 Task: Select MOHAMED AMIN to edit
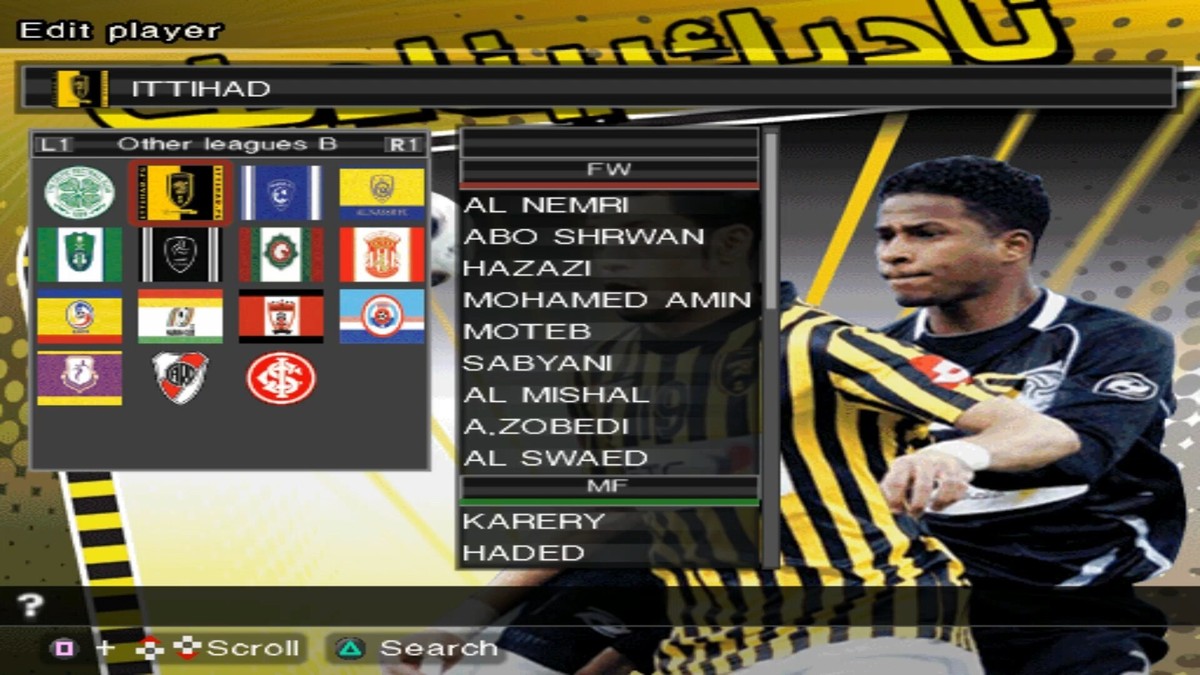click(607, 300)
